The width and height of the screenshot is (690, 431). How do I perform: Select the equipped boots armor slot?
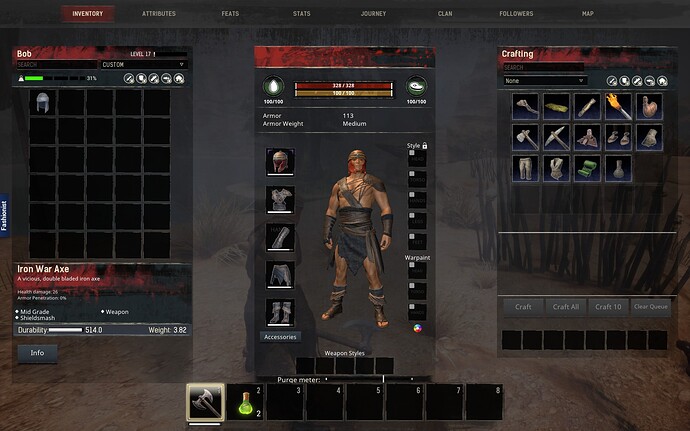[x=279, y=312]
